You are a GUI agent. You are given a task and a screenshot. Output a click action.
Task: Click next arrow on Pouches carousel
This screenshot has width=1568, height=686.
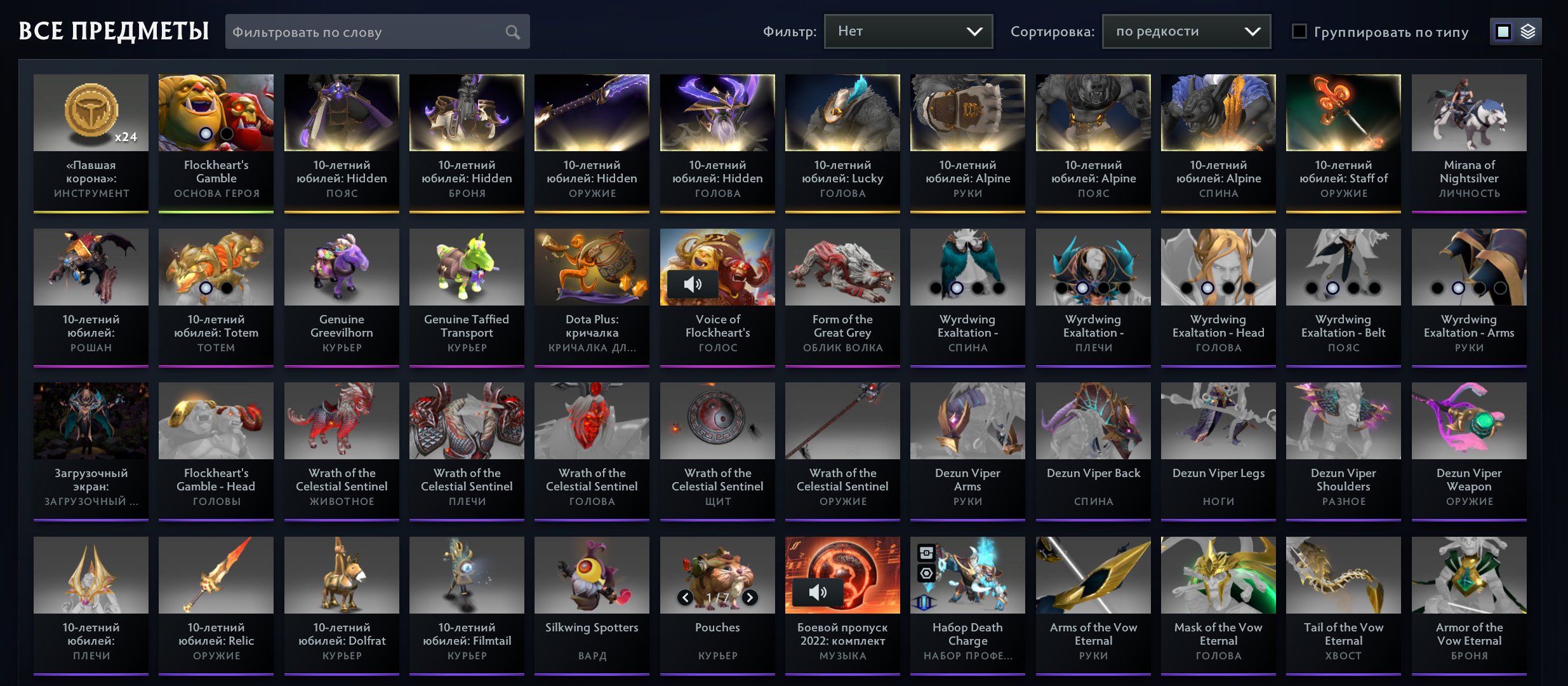[748, 597]
